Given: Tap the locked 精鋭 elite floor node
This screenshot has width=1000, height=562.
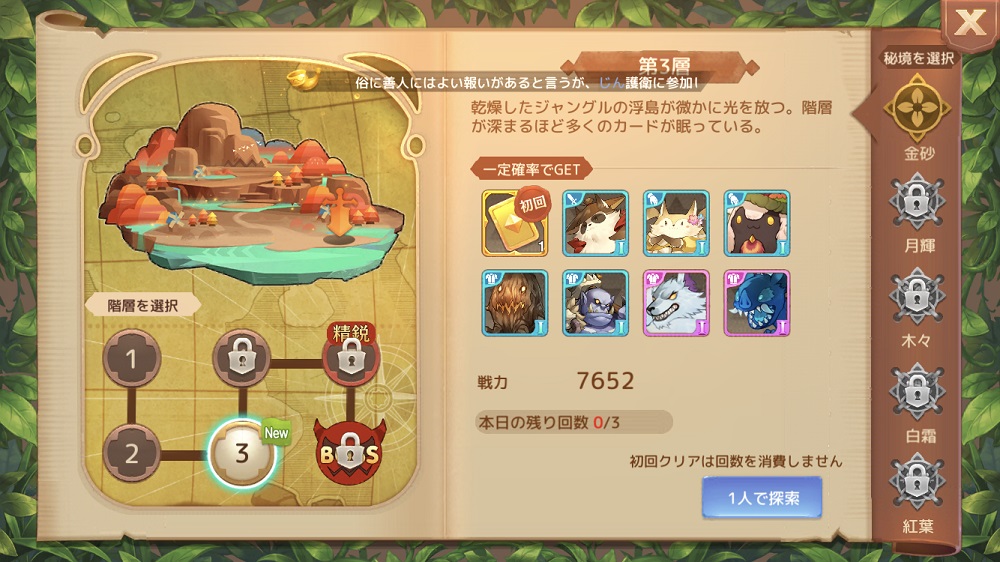Looking at the screenshot, I should pyautogui.click(x=348, y=360).
